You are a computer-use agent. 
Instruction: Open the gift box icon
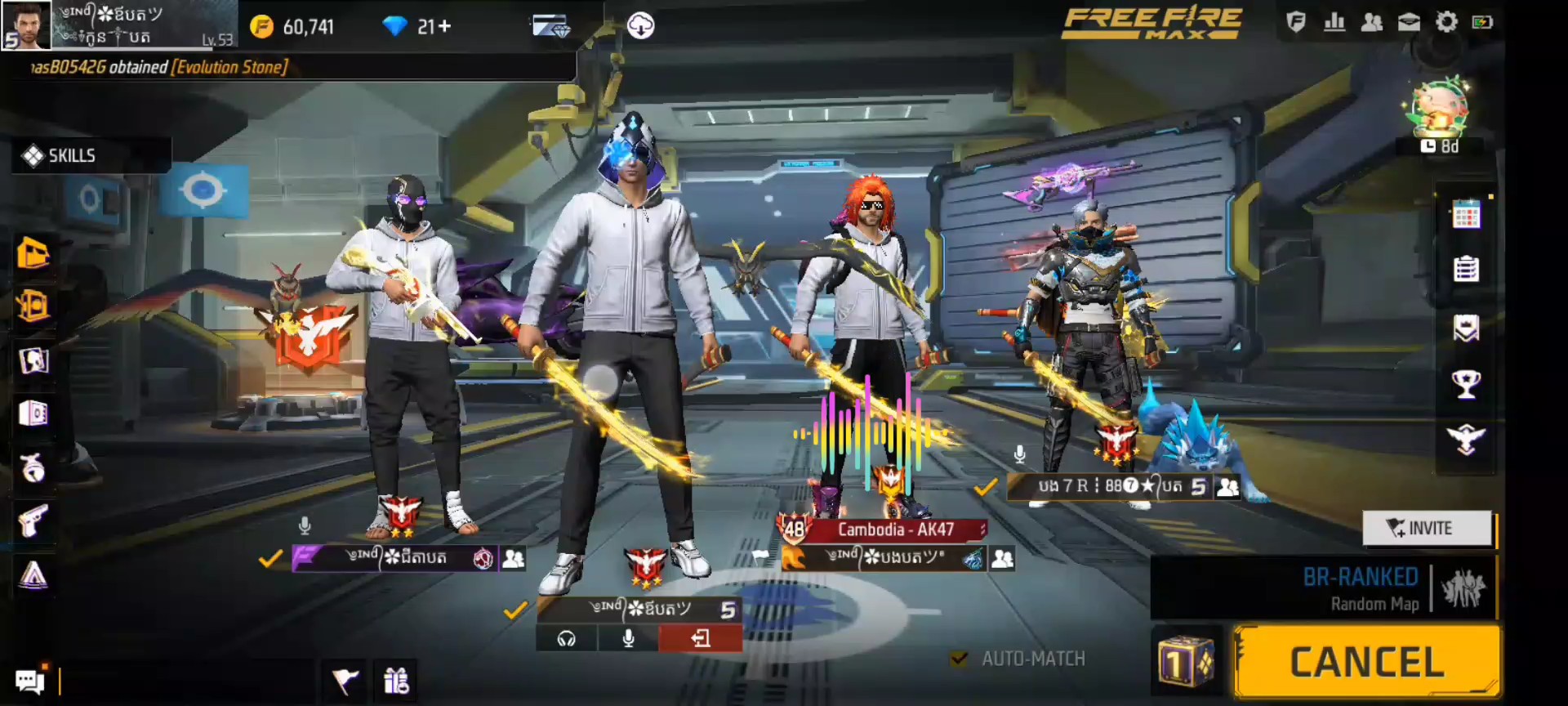tap(397, 680)
